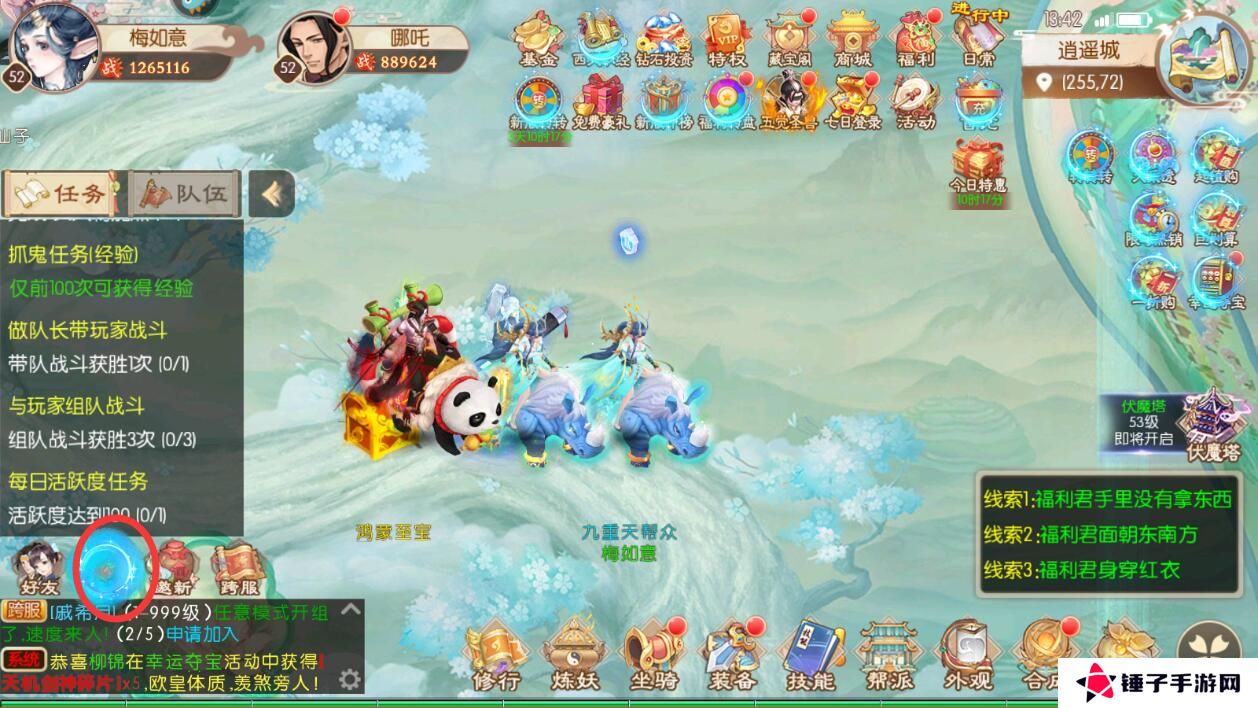Open the 好友 friends list
This screenshot has height=708, width=1258.
(x=37, y=566)
